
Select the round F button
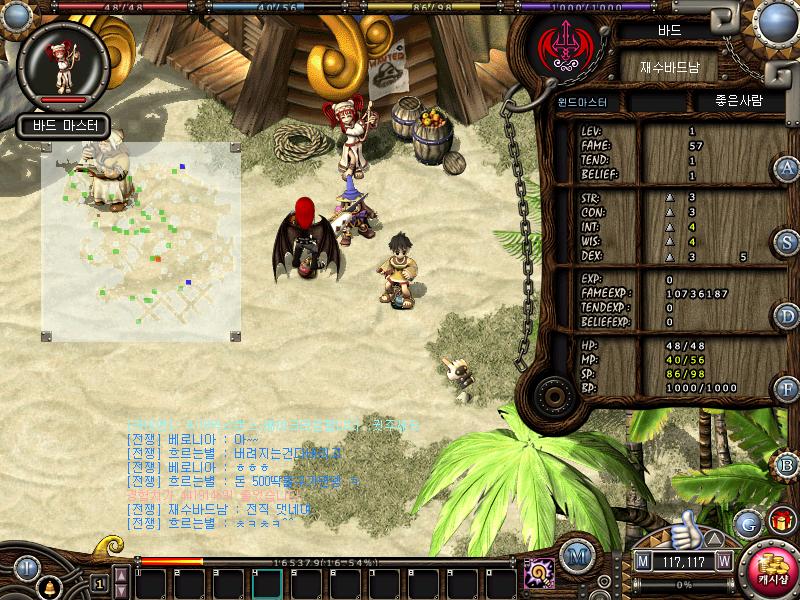coord(788,388)
